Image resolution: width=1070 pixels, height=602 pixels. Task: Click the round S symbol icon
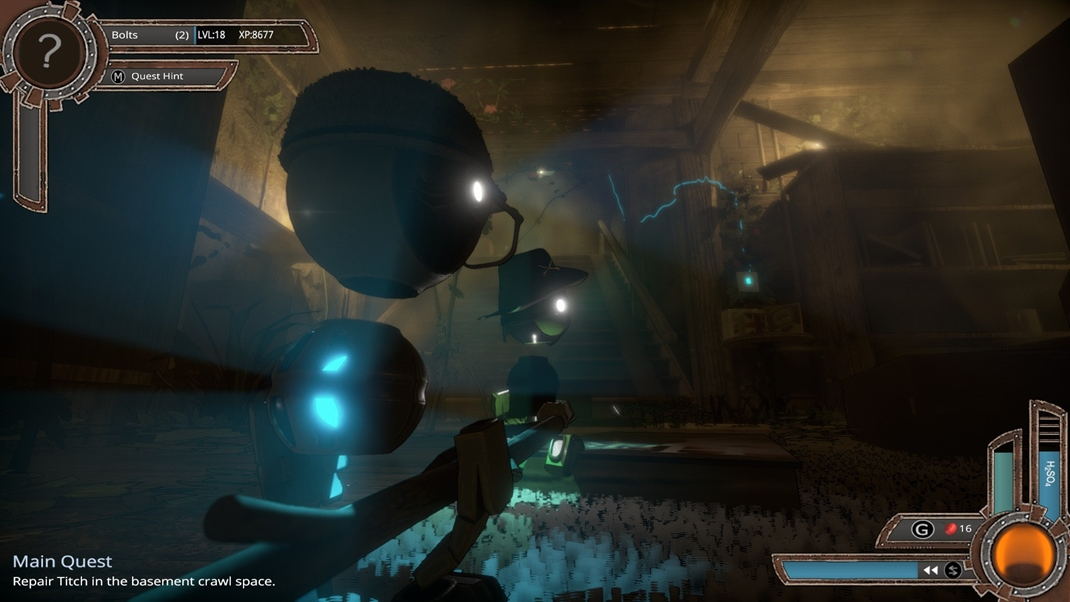[x=953, y=570]
